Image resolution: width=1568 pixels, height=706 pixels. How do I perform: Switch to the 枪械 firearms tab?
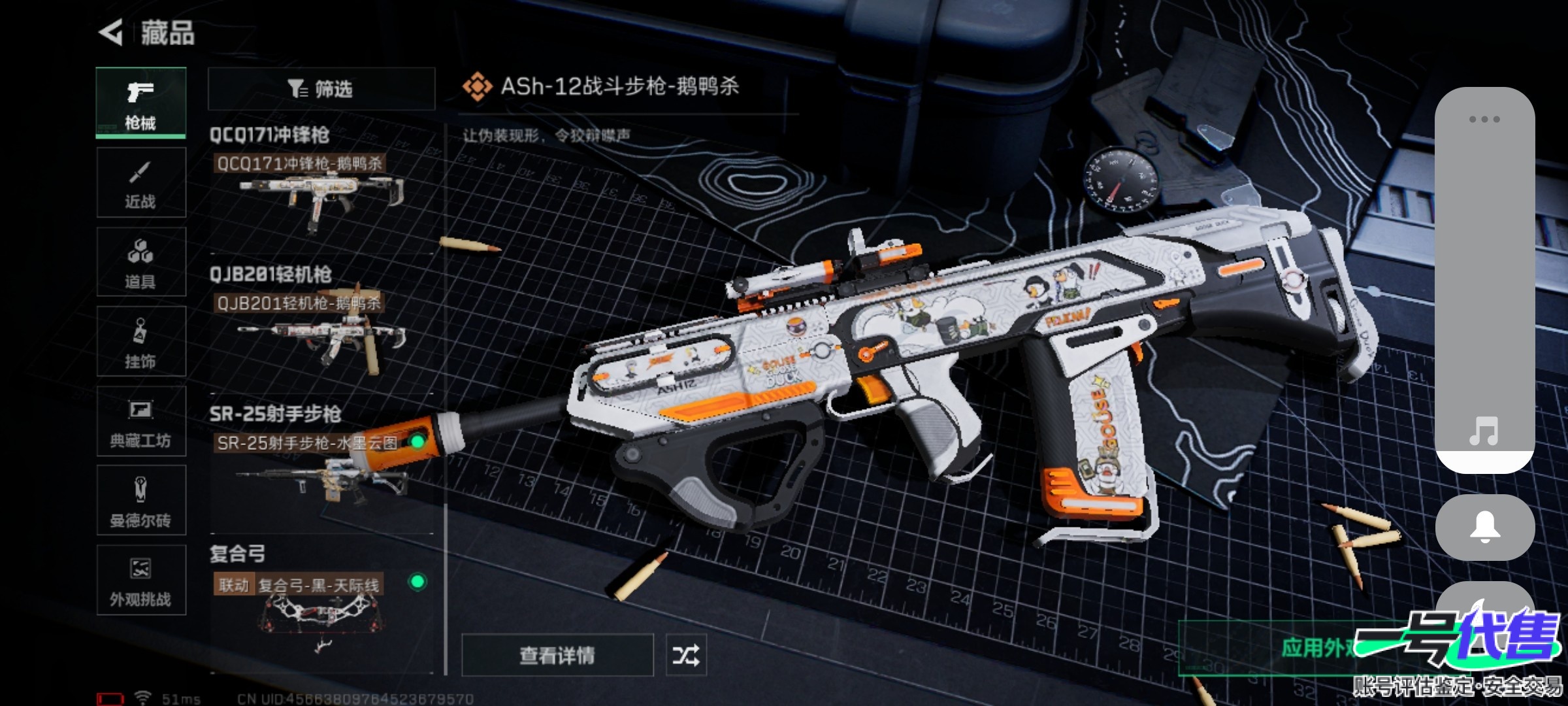coord(140,103)
